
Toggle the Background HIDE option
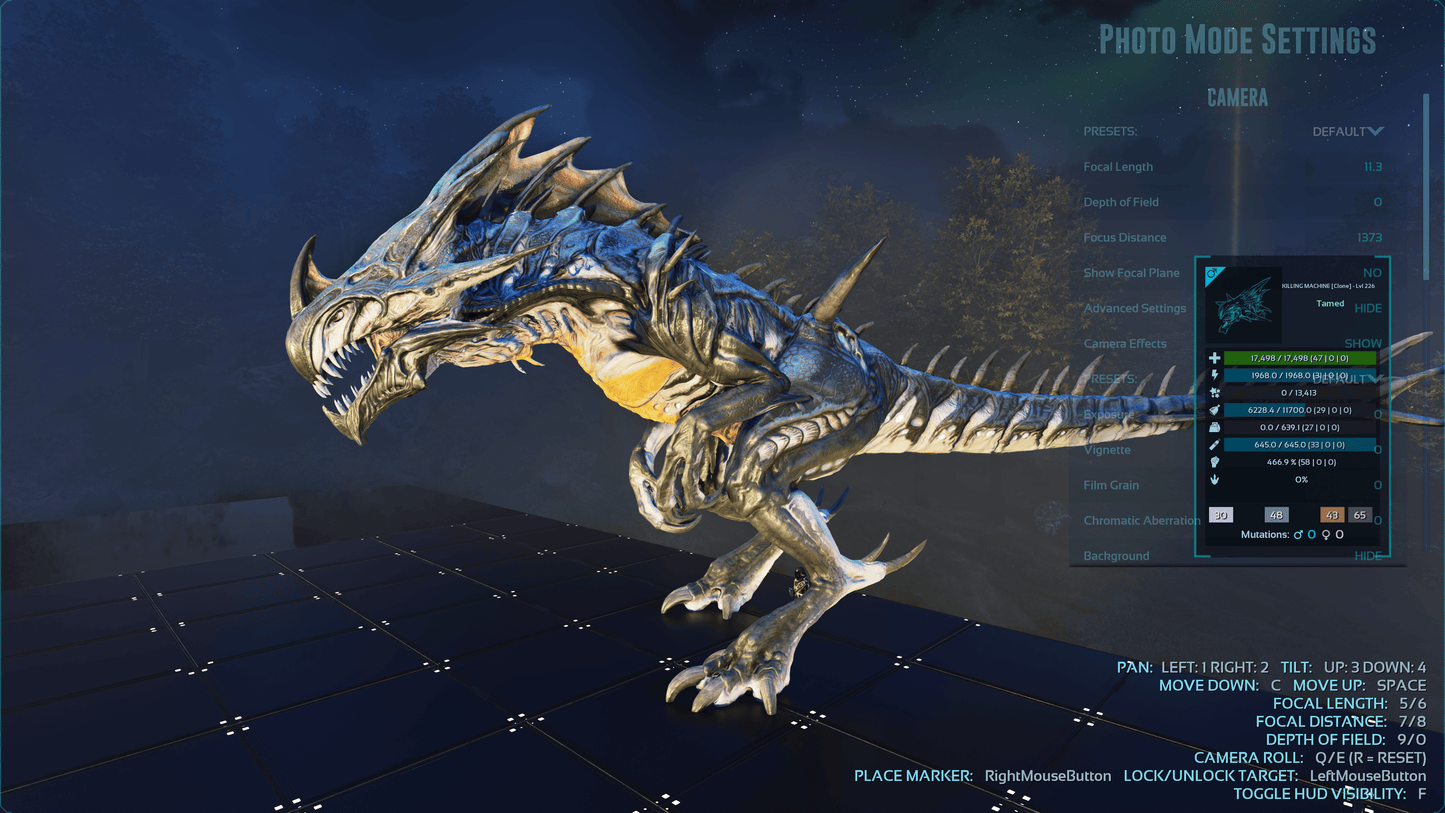(x=1367, y=556)
